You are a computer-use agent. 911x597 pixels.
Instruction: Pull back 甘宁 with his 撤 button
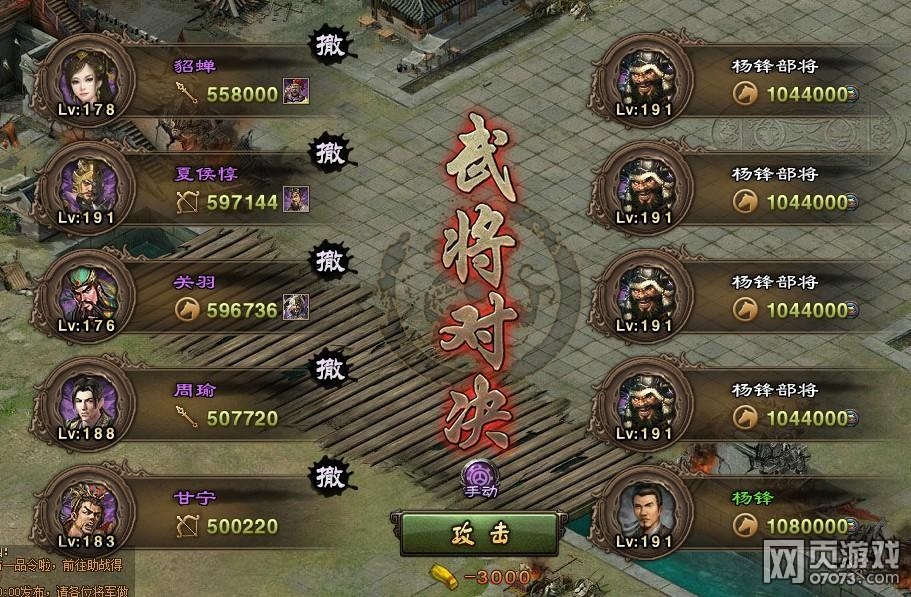point(328,474)
